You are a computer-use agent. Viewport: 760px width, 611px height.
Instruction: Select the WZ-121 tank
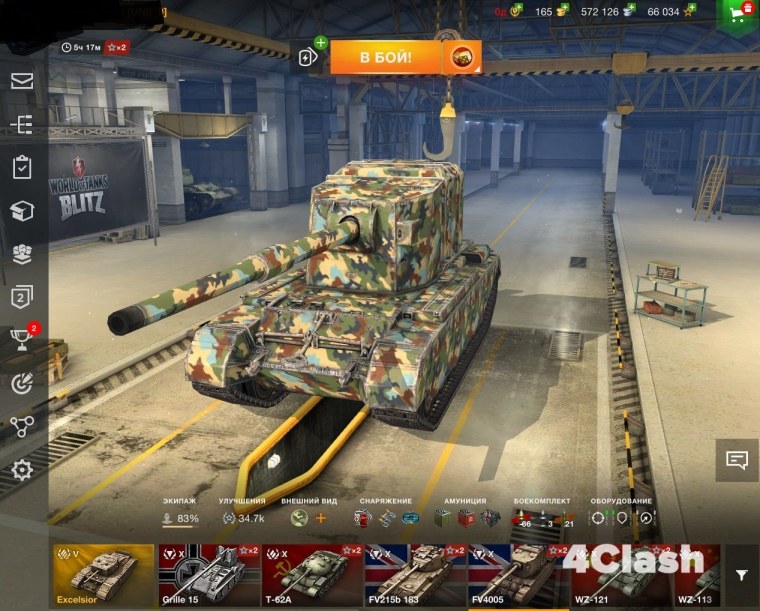620,576
